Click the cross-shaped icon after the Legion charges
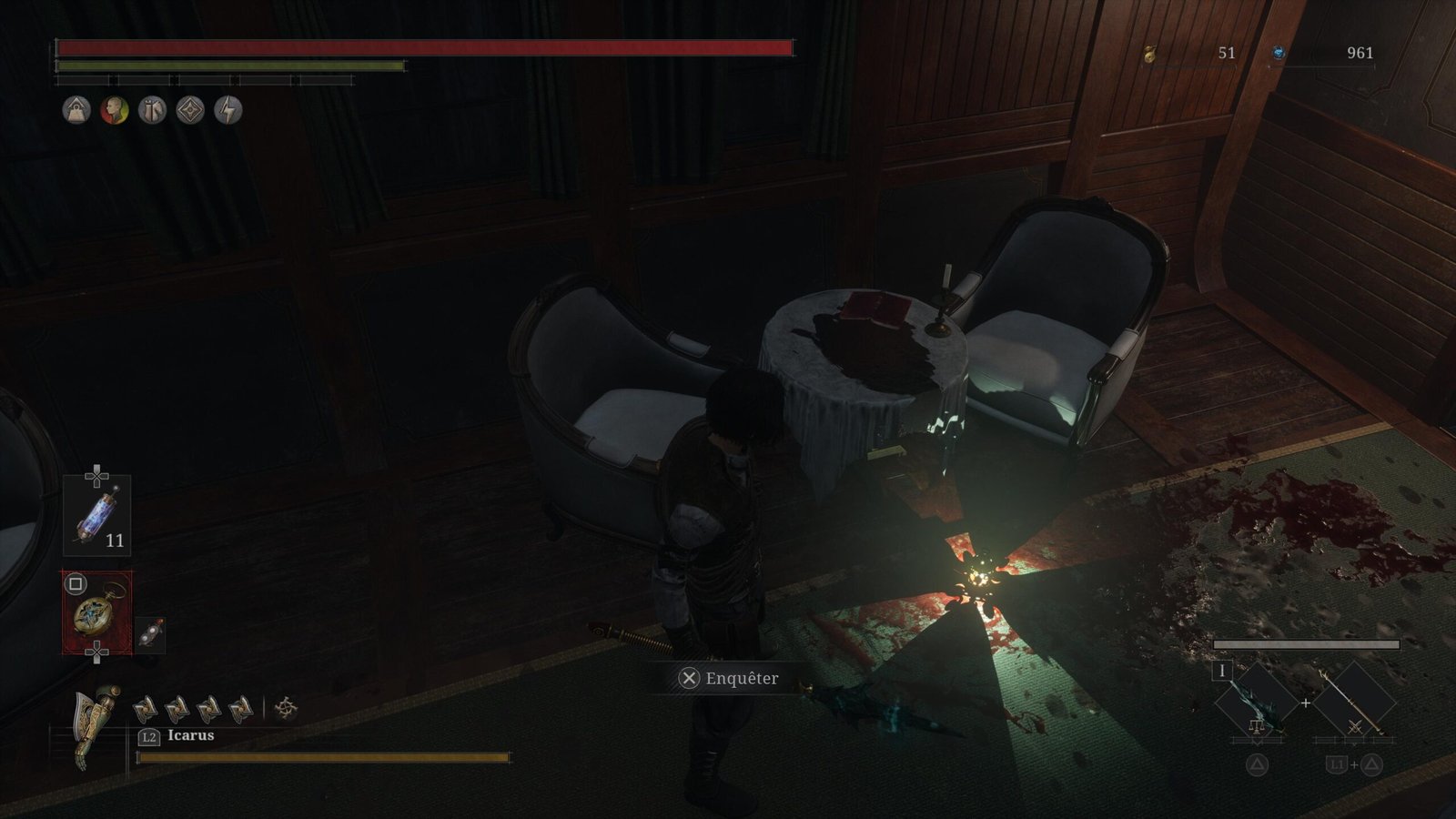 [286, 708]
